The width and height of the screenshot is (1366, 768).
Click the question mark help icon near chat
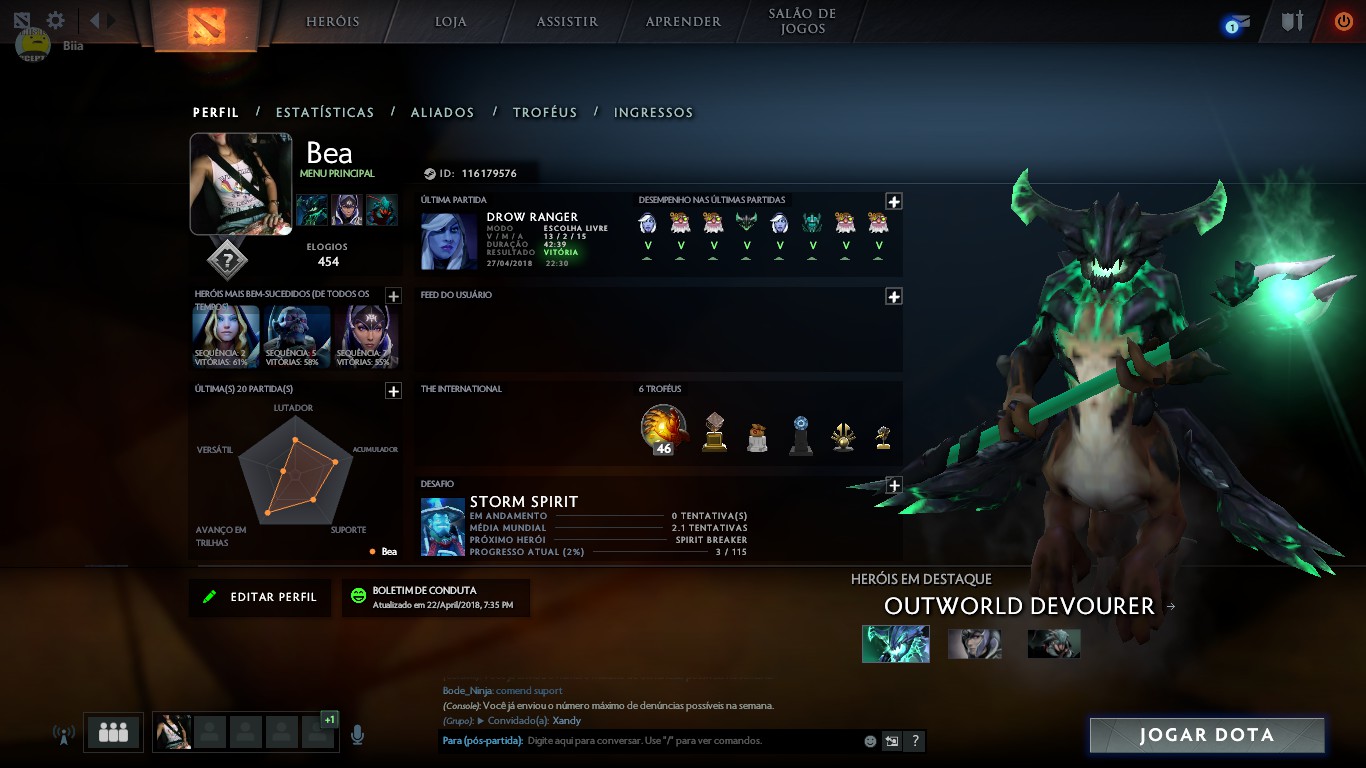tap(917, 741)
